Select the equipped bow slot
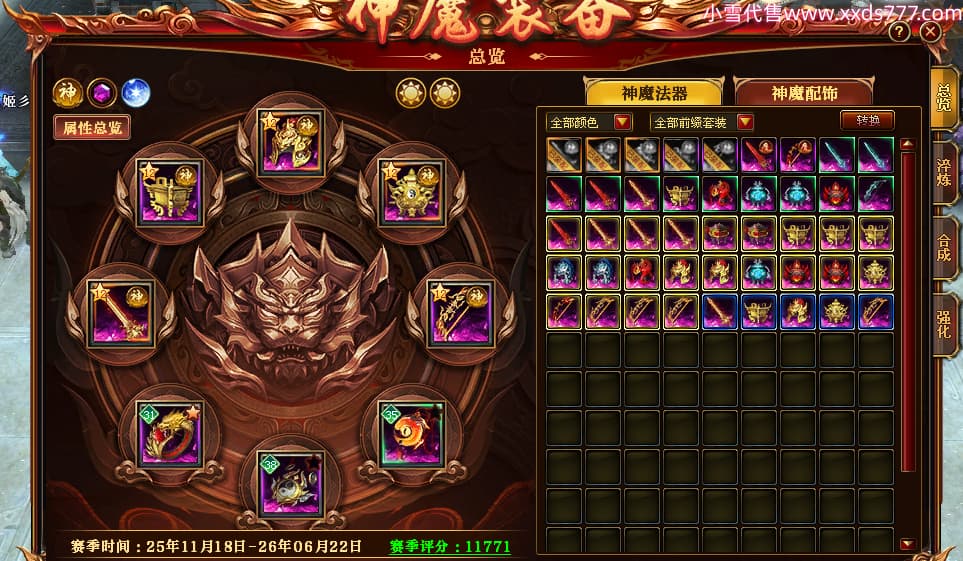The width and height of the screenshot is (963, 561). coord(460,313)
